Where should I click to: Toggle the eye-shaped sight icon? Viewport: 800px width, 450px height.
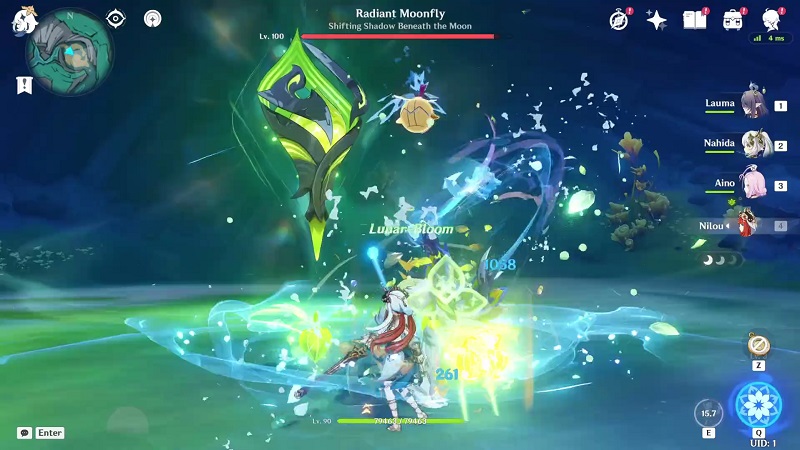point(117,18)
